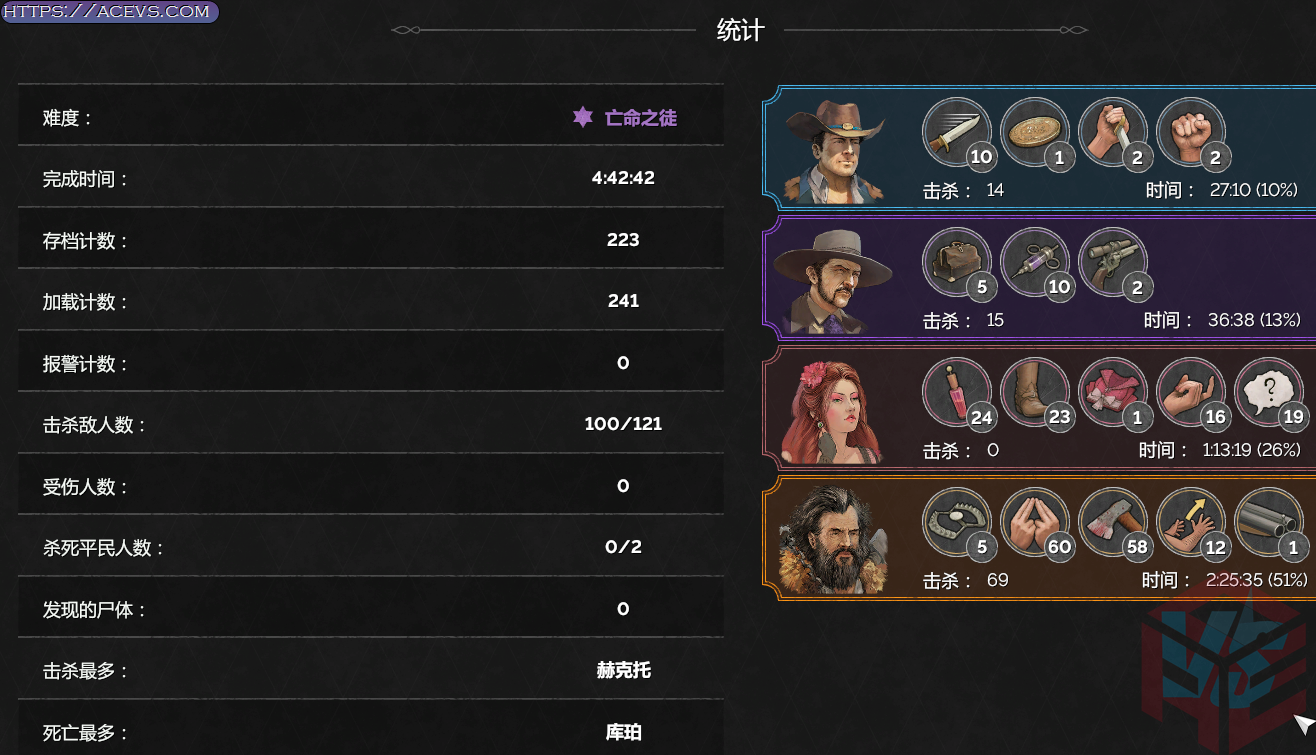
Task: Click the coin toss icon showing count 1
Action: 1035,130
